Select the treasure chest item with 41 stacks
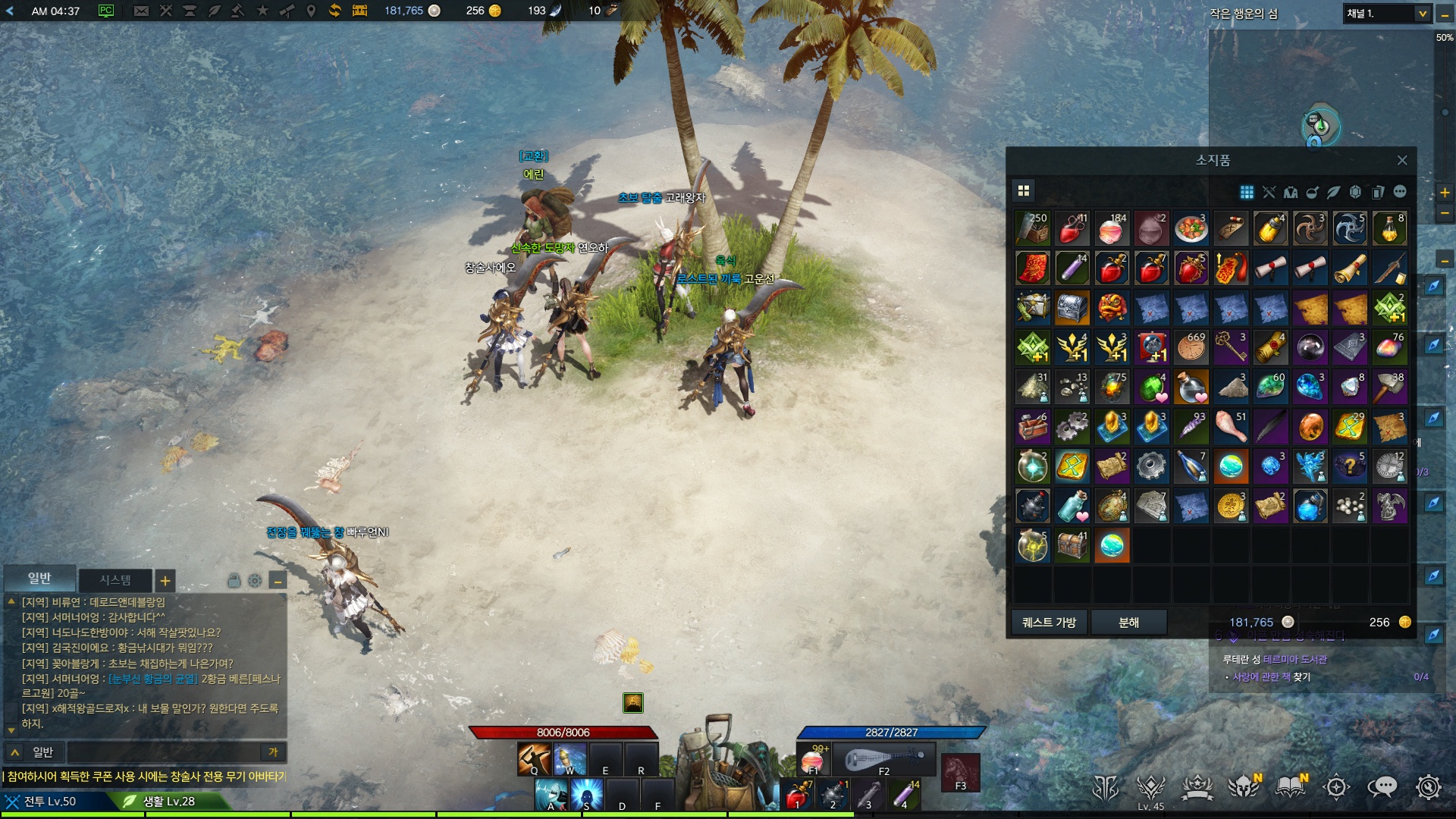1456x819 pixels. 1072,544
